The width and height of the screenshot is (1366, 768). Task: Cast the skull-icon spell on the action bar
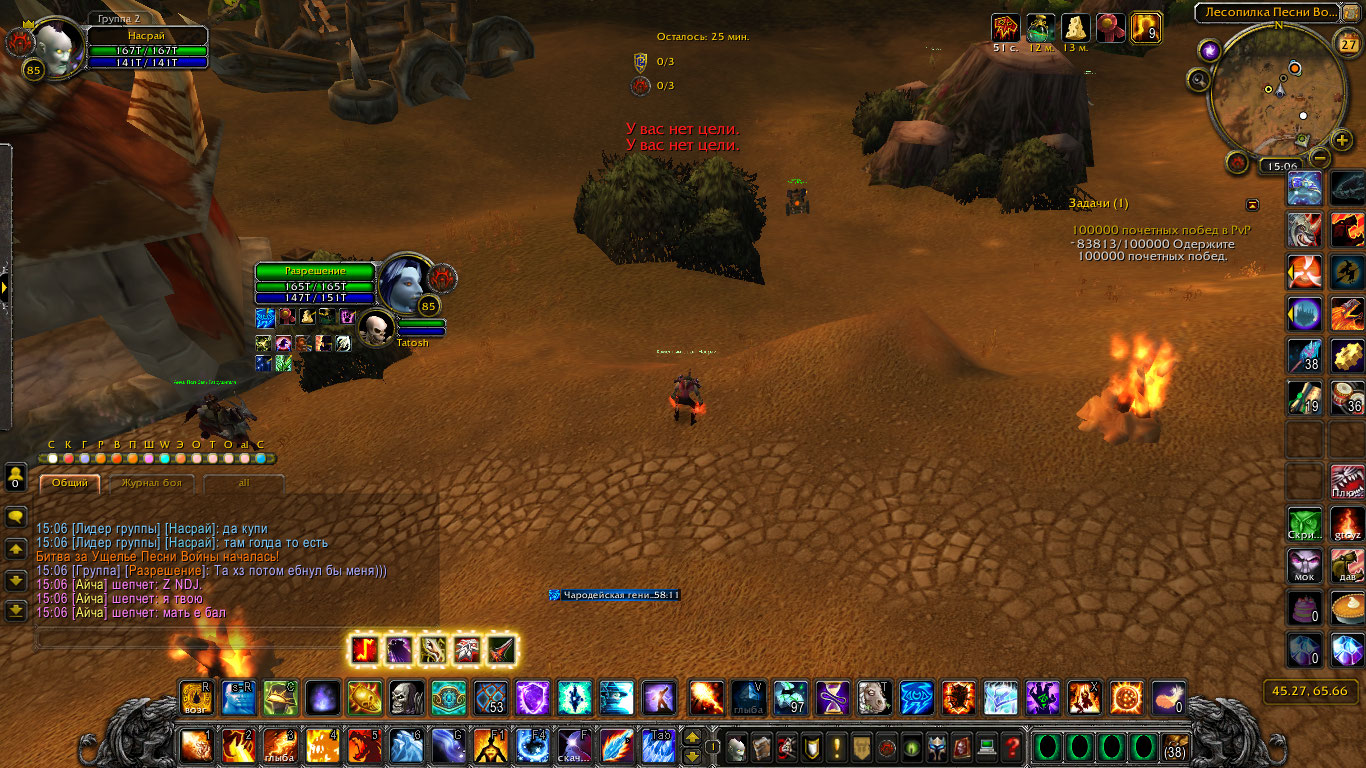(406, 697)
